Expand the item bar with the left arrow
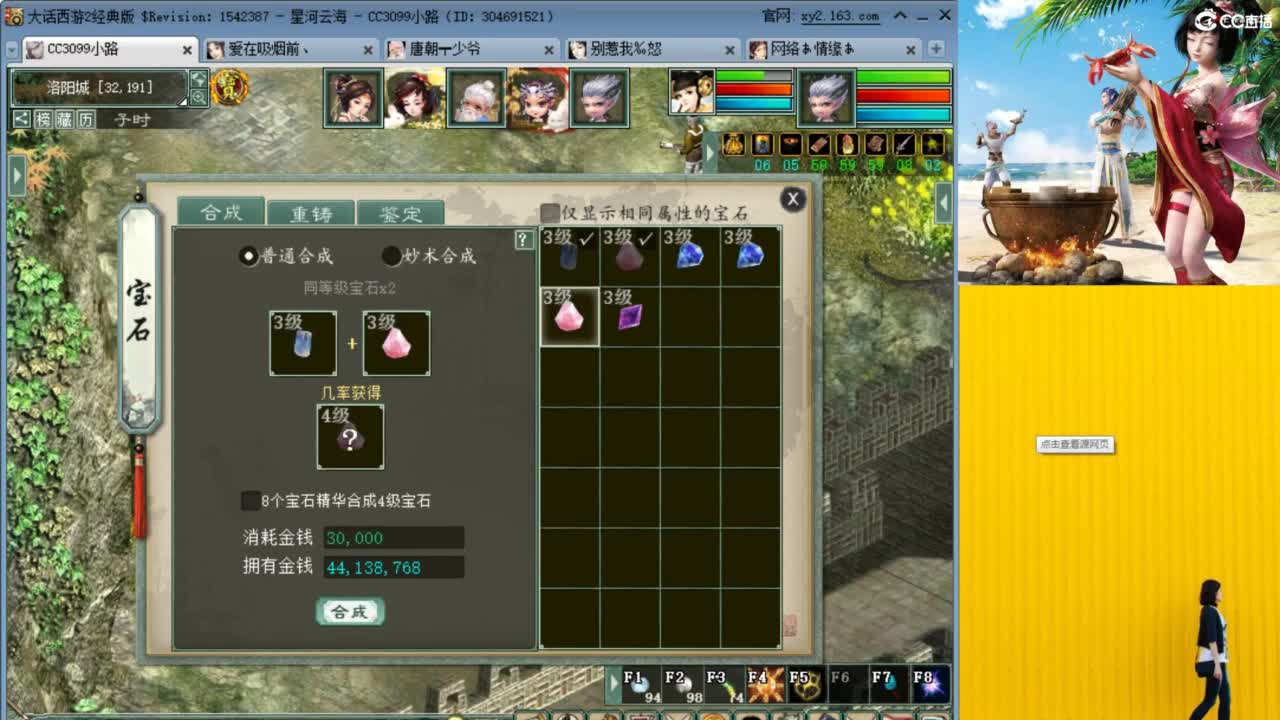Image resolution: width=1280 pixels, height=720 pixels. pos(711,152)
